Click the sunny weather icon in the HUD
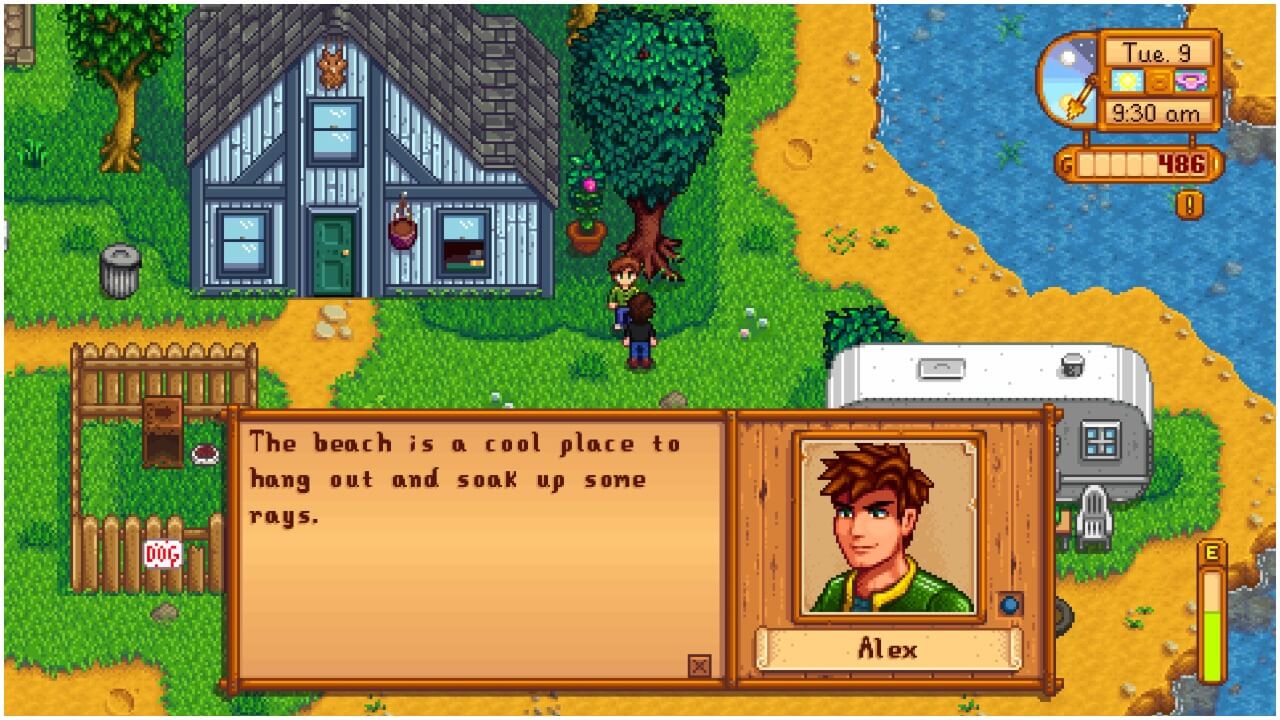This screenshot has width=1280, height=720. coord(1126,80)
